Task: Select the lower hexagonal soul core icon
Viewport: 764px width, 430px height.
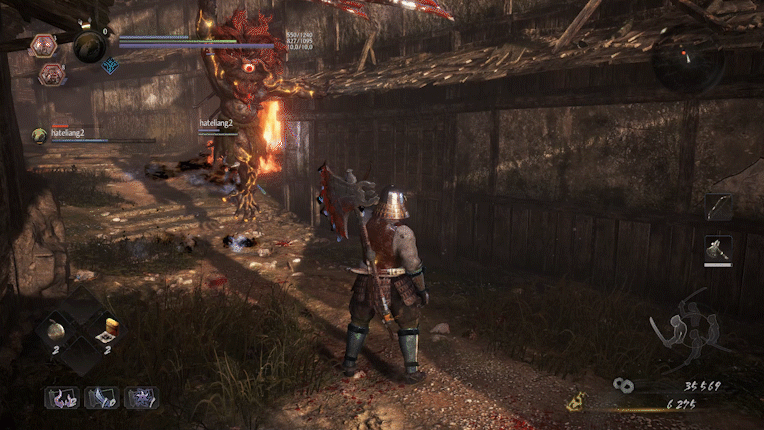Action: tap(51, 74)
